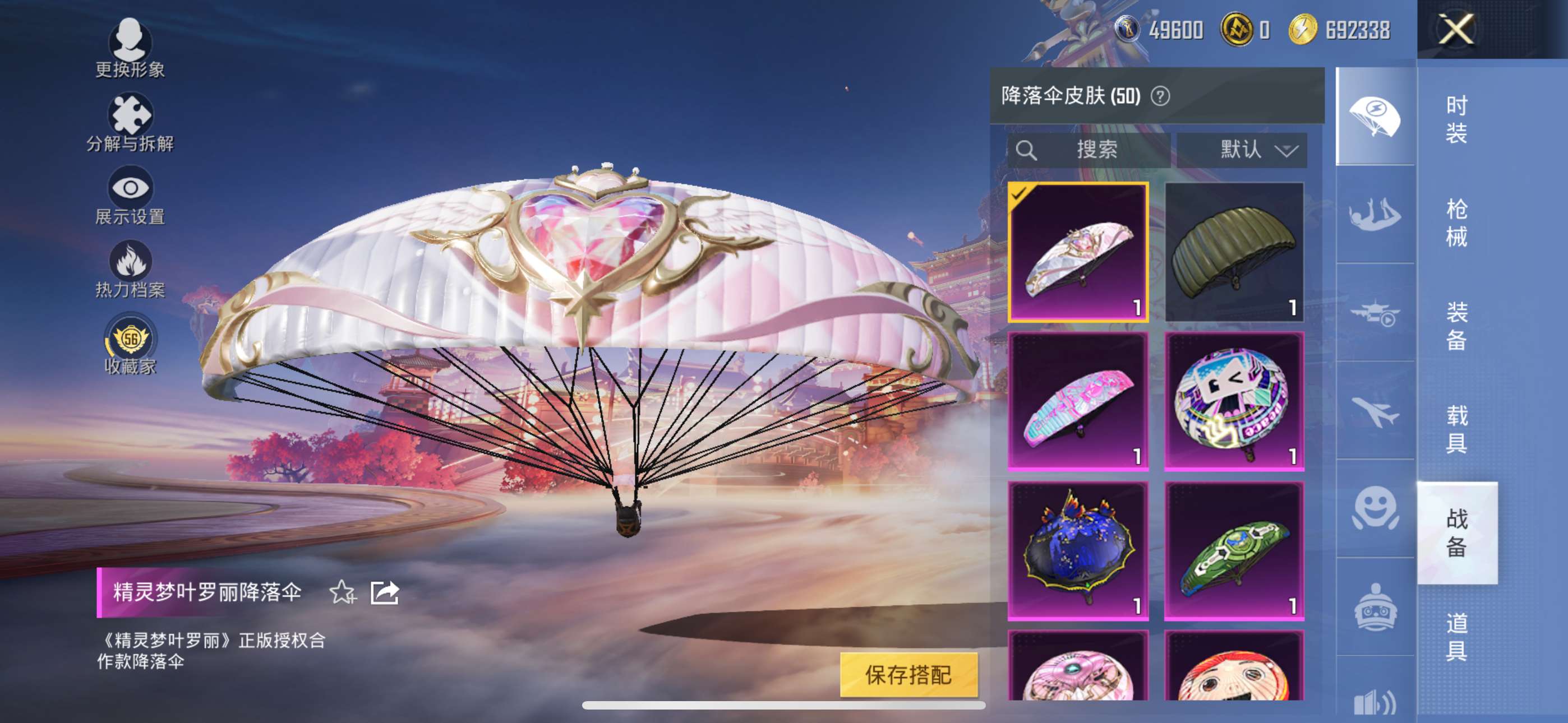Select the dark blue starry parachute
The image size is (1568, 723).
[1078, 550]
